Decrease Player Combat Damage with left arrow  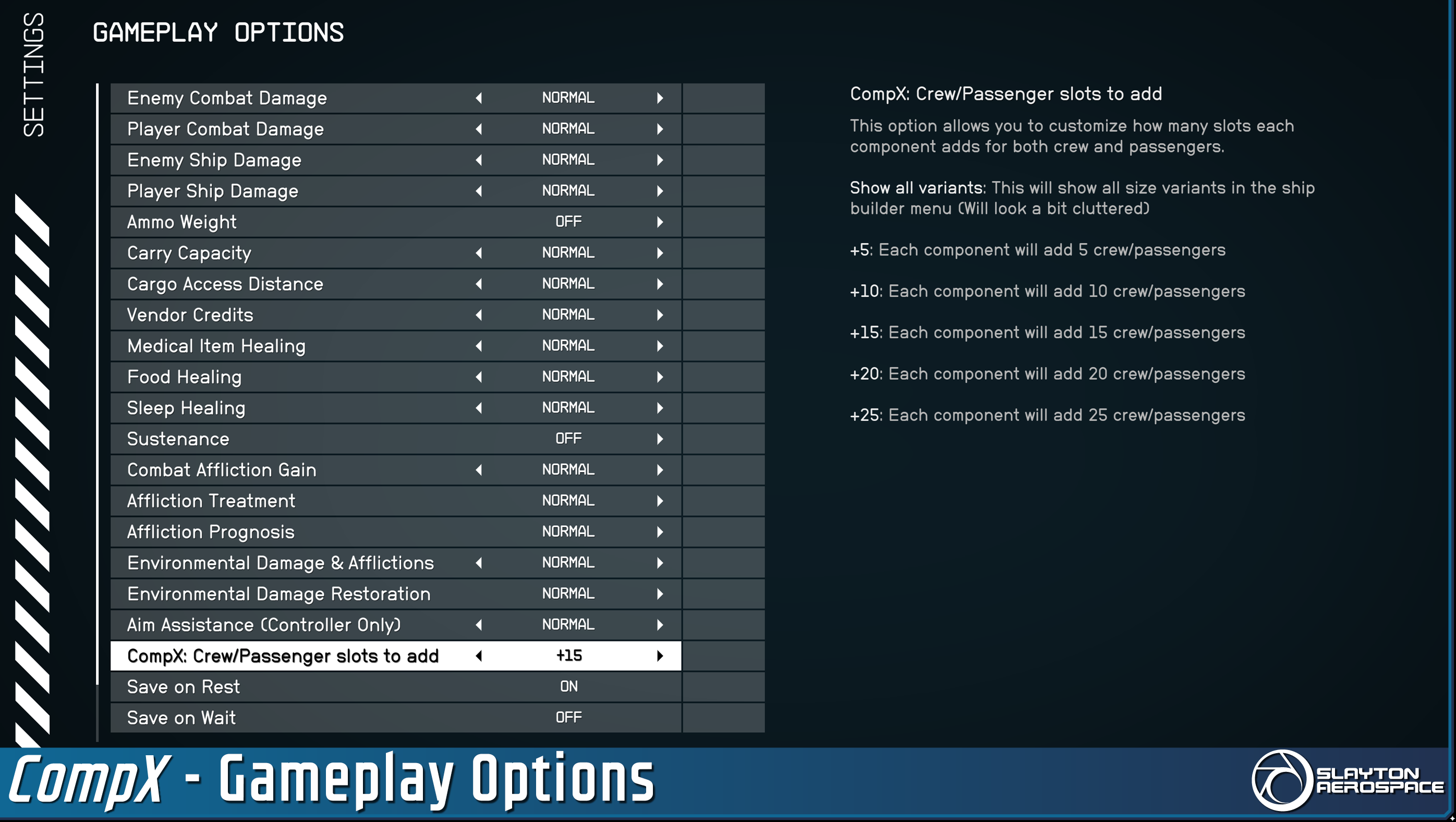click(x=479, y=129)
